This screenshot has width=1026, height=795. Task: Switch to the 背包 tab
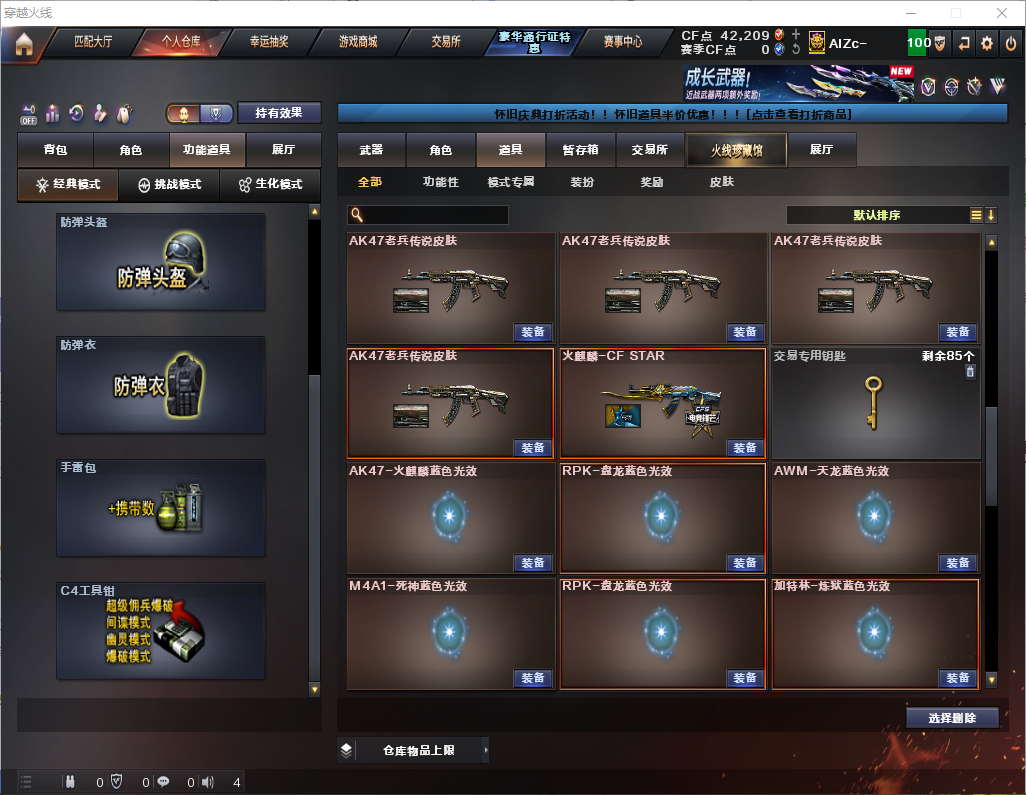coord(55,150)
